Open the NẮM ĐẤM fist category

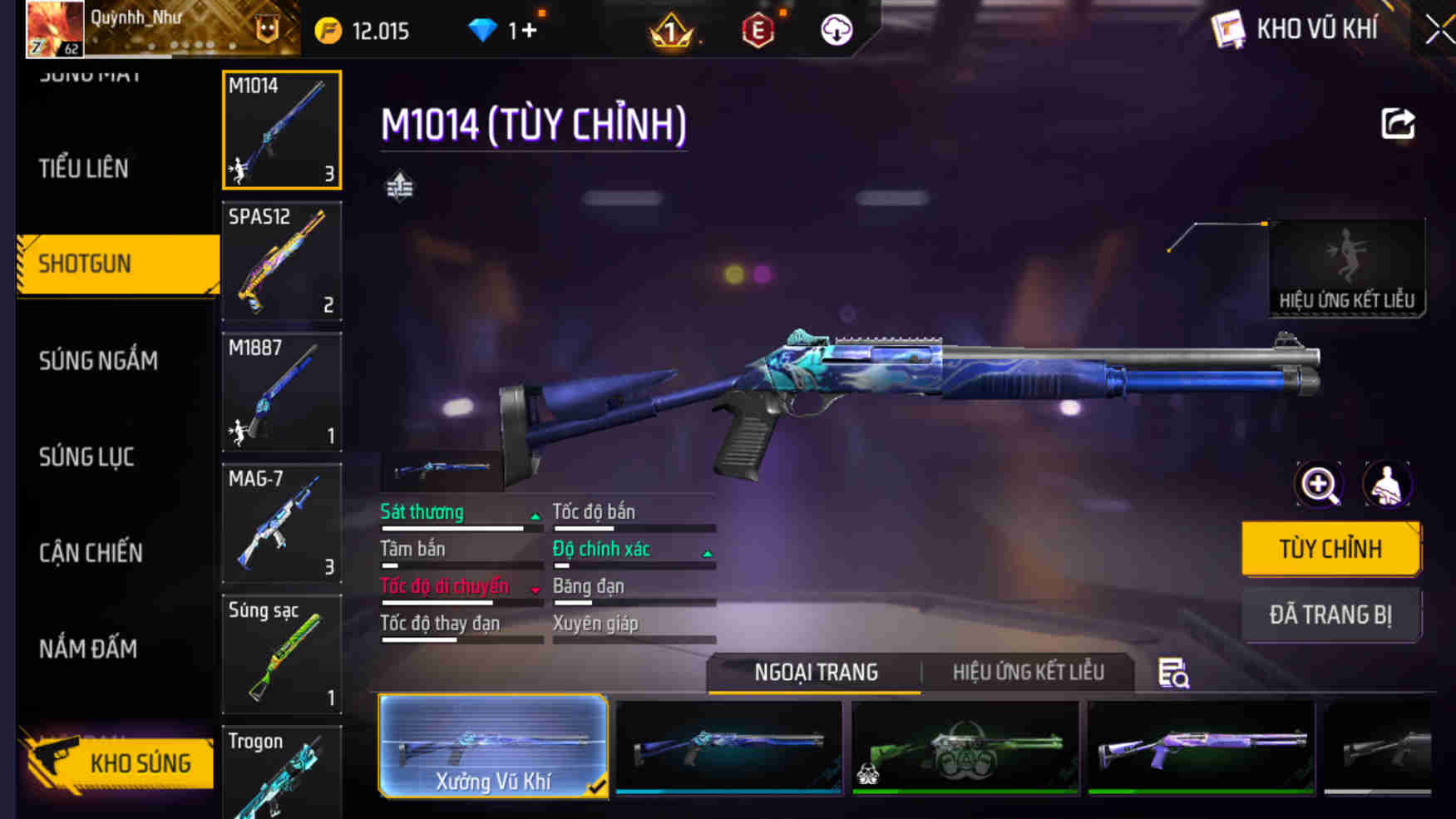point(88,649)
